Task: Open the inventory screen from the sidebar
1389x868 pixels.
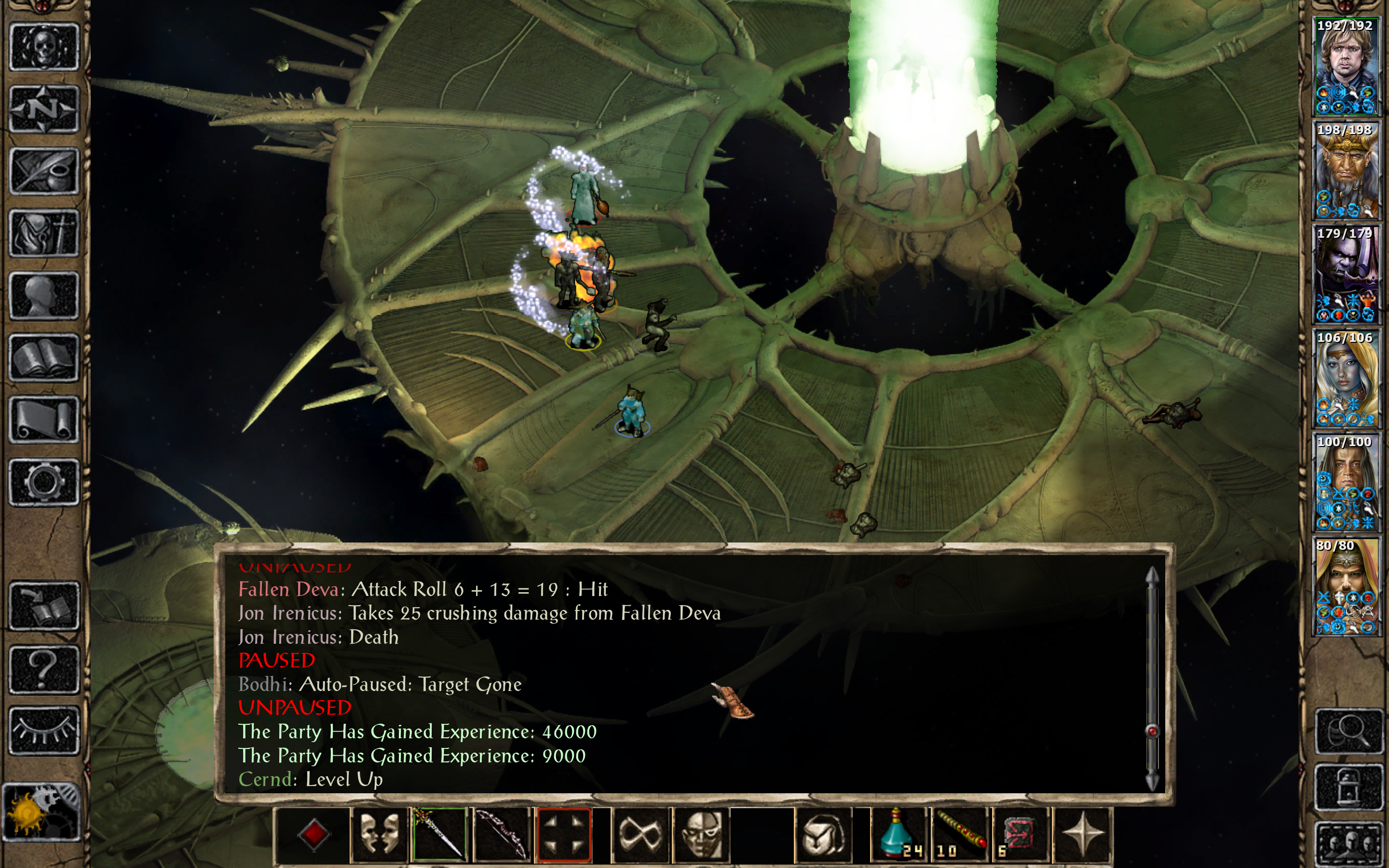Action: [43, 233]
